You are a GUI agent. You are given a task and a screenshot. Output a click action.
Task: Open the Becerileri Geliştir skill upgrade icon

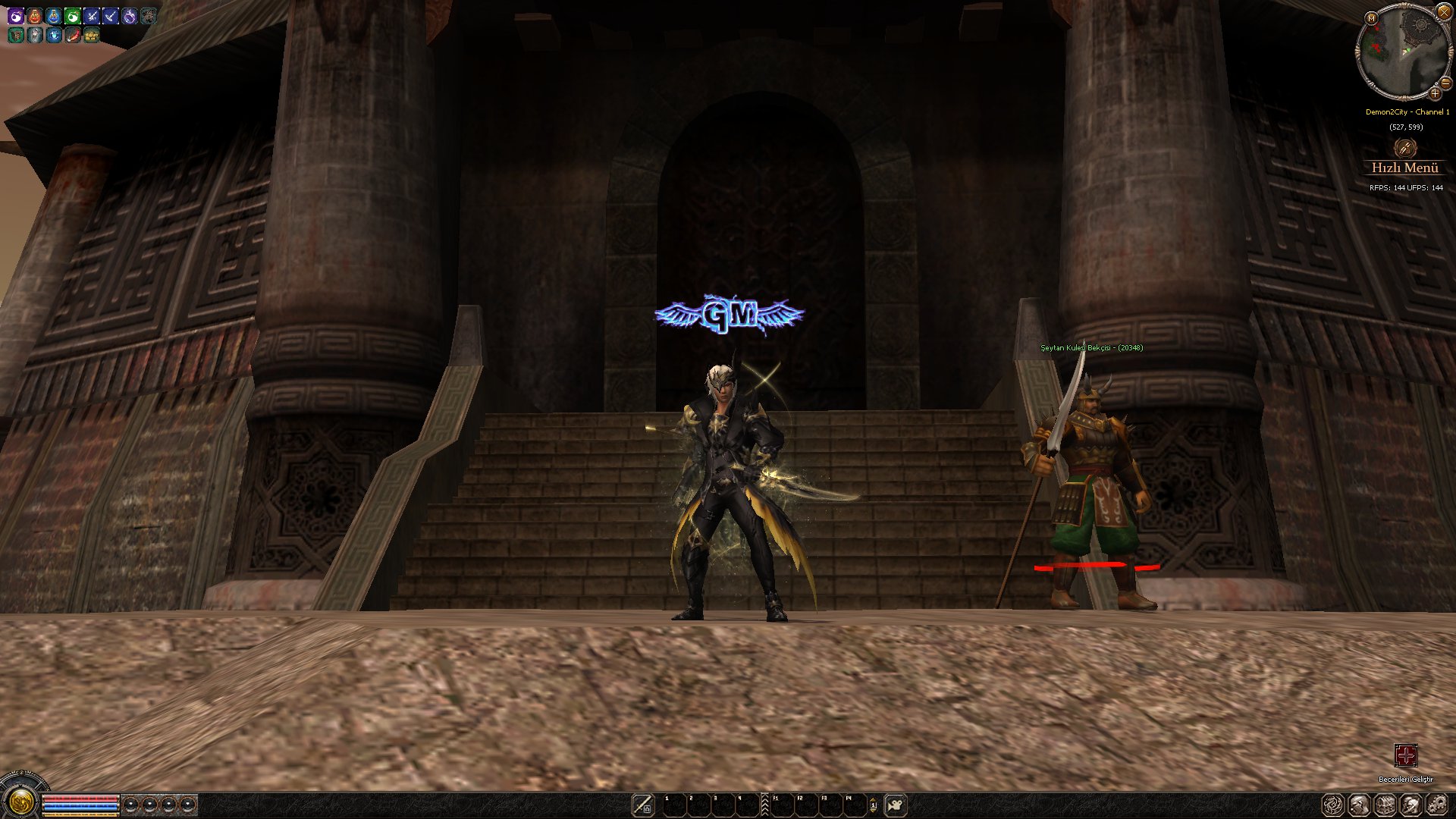(x=1405, y=755)
